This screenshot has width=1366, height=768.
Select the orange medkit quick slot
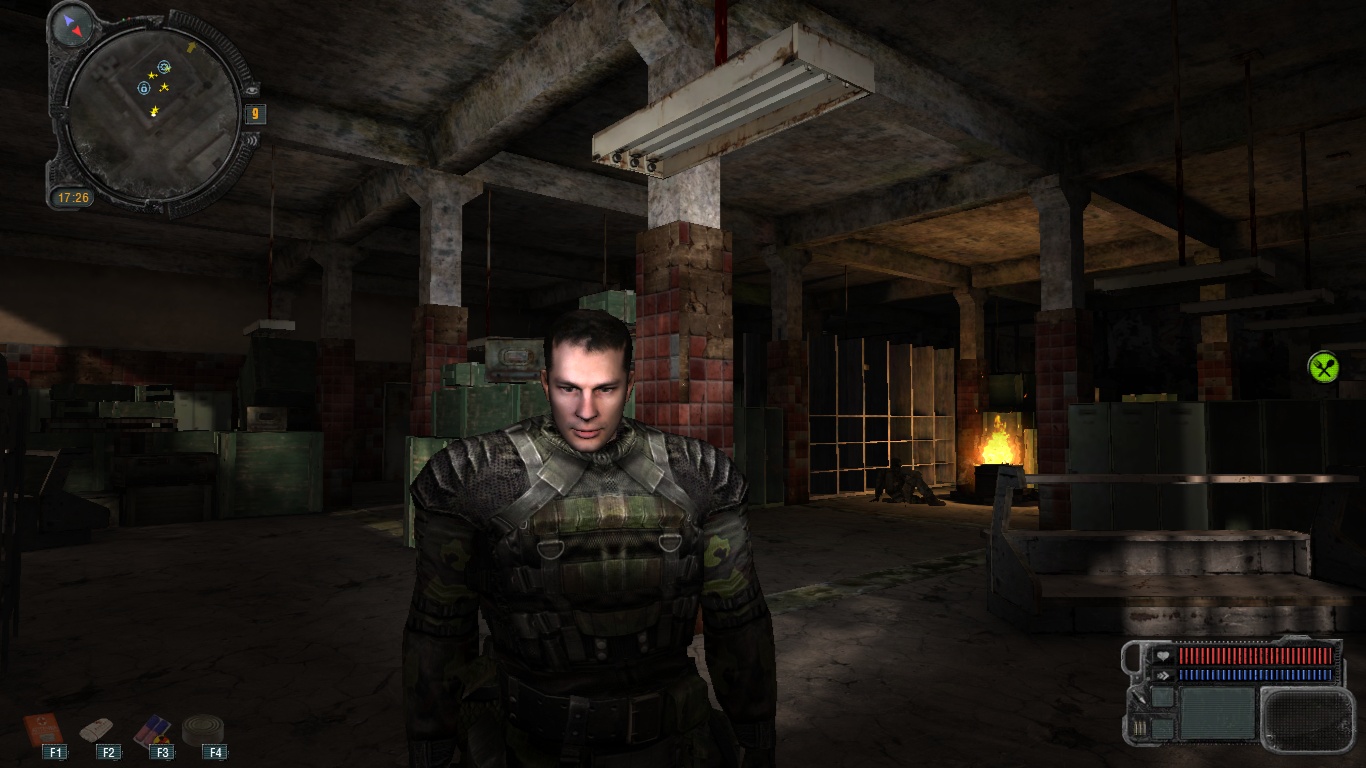43,727
